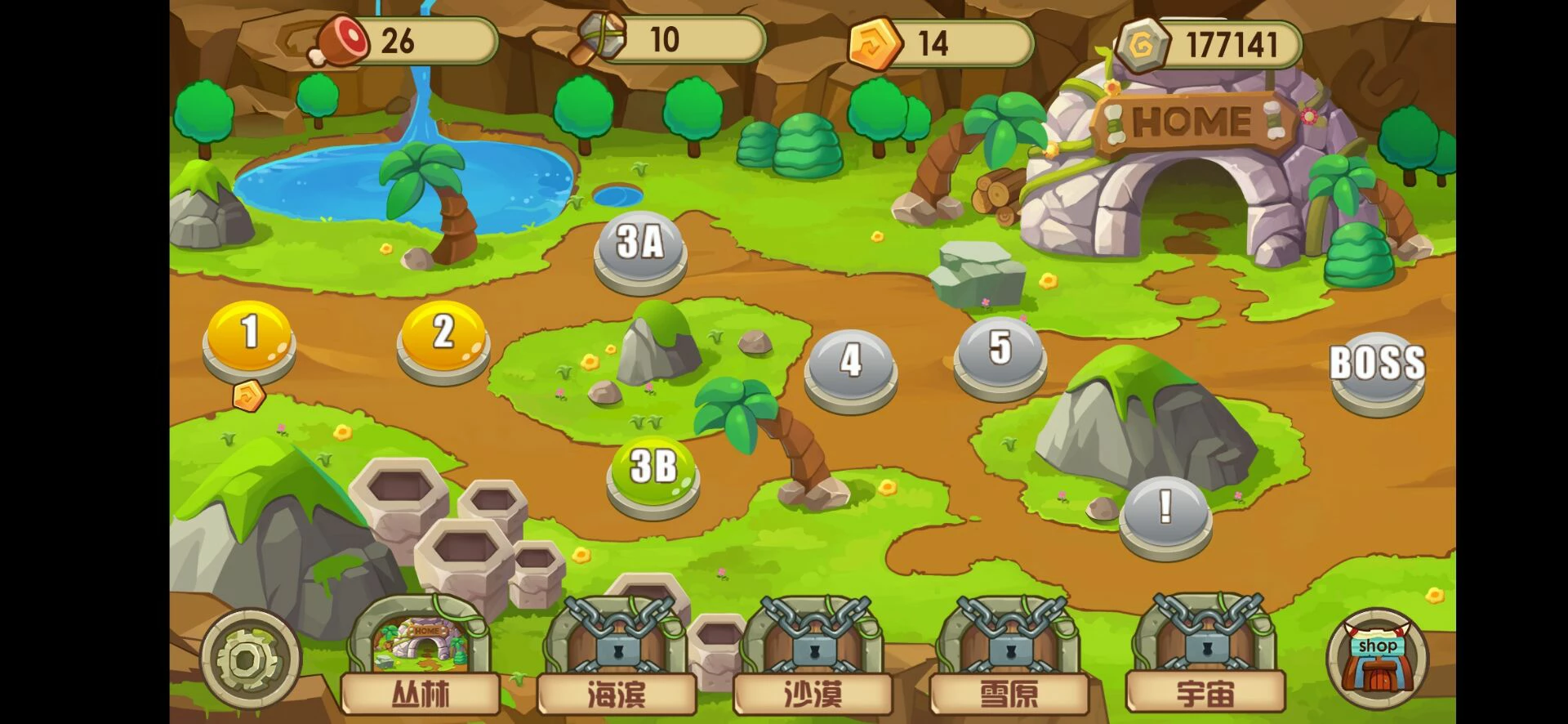Pick the level 5 stage button
This screenshot has height=724, width=1568.
point(1000,351)
